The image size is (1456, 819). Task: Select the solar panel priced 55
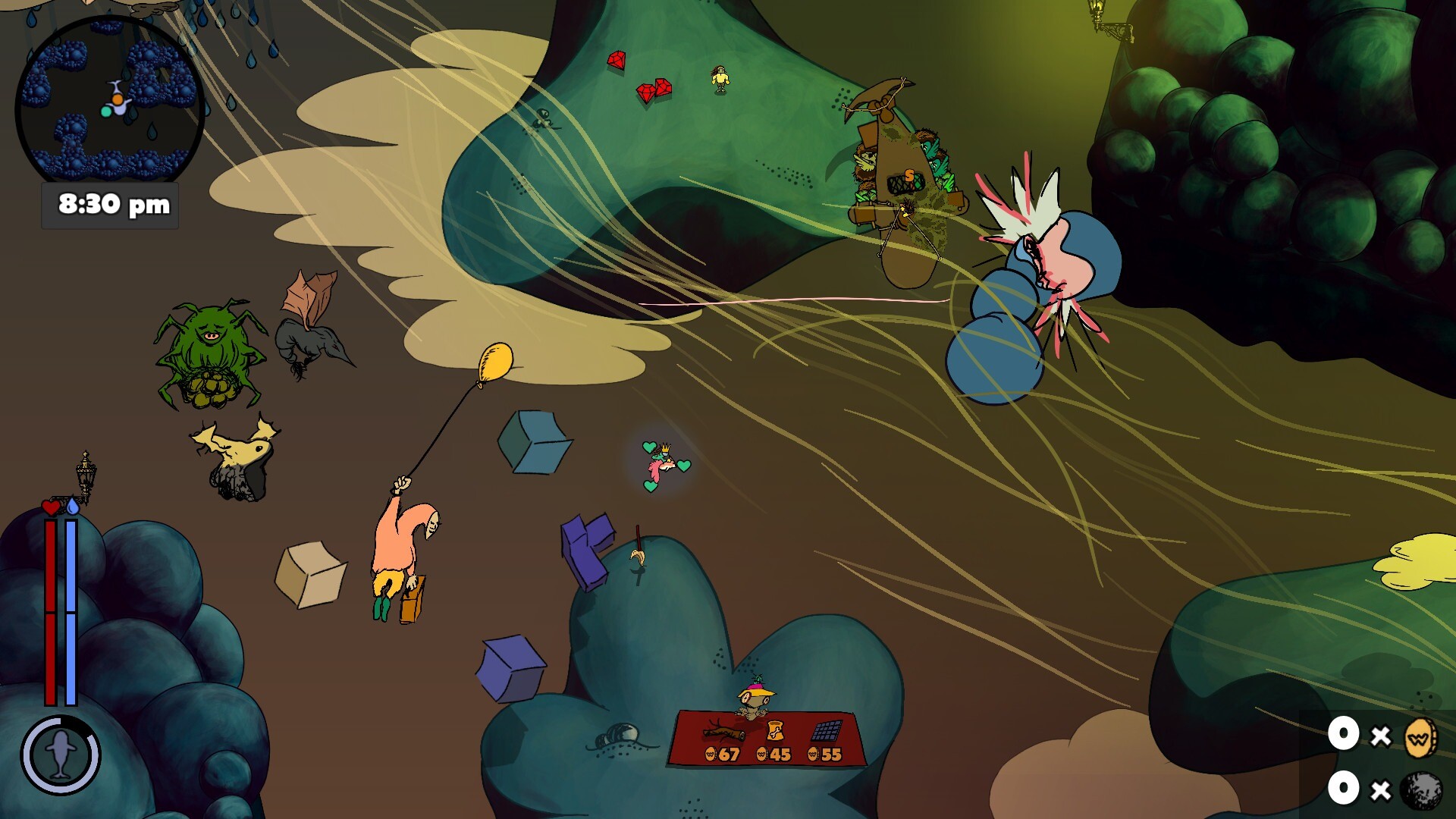tap(826, 731)
